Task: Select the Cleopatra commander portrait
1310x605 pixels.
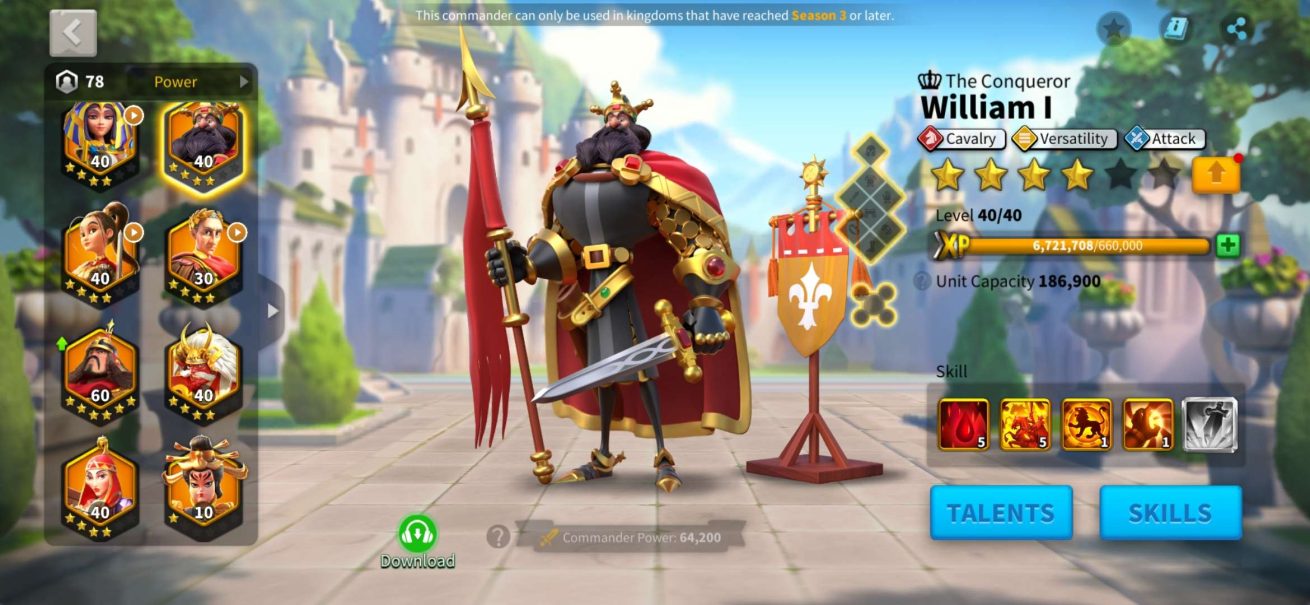Action: [100, 140]
